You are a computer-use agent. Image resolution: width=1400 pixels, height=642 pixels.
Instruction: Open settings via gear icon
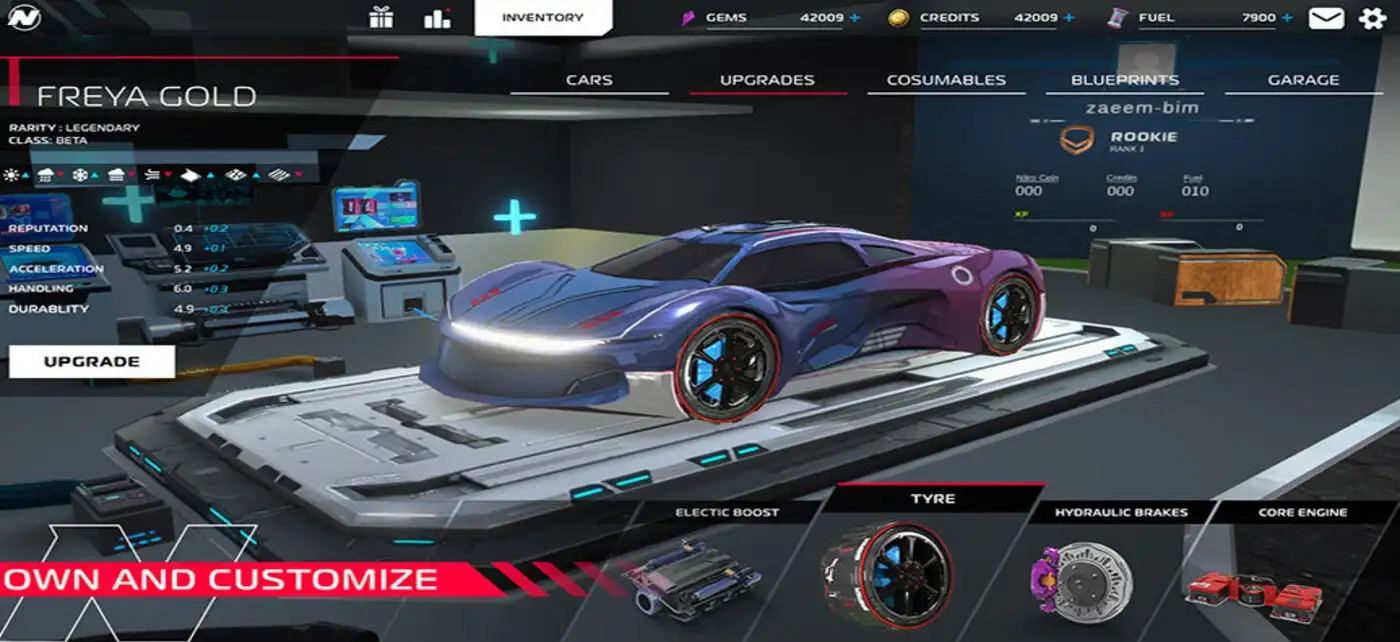pos(1373,18)
